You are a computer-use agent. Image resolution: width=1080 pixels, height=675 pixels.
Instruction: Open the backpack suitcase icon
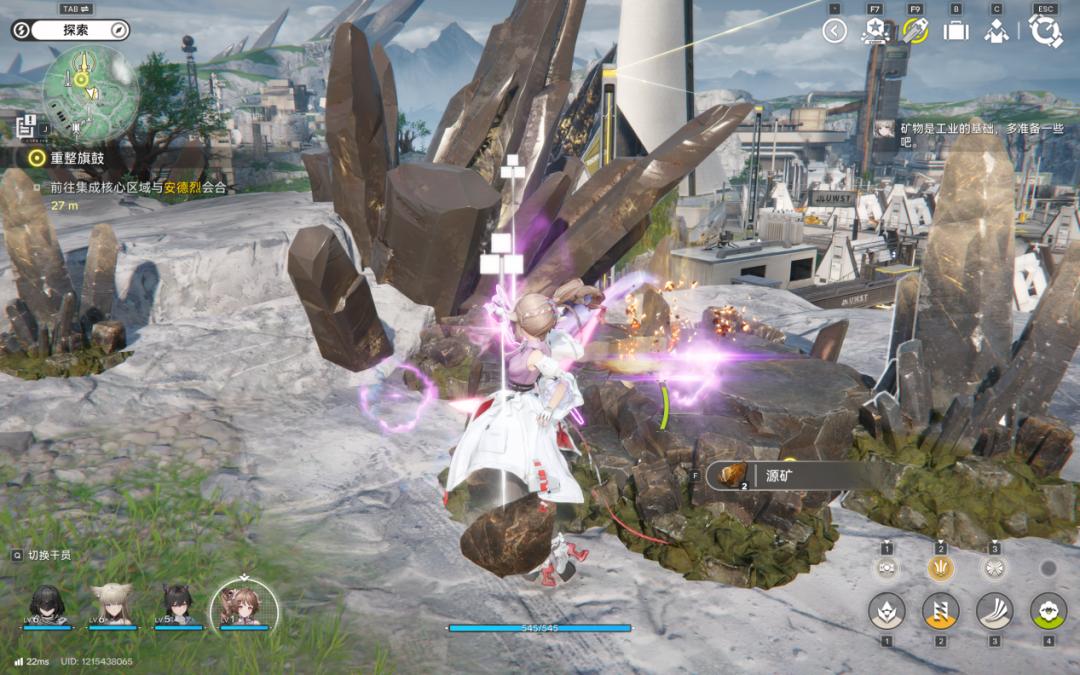[956, 31]
